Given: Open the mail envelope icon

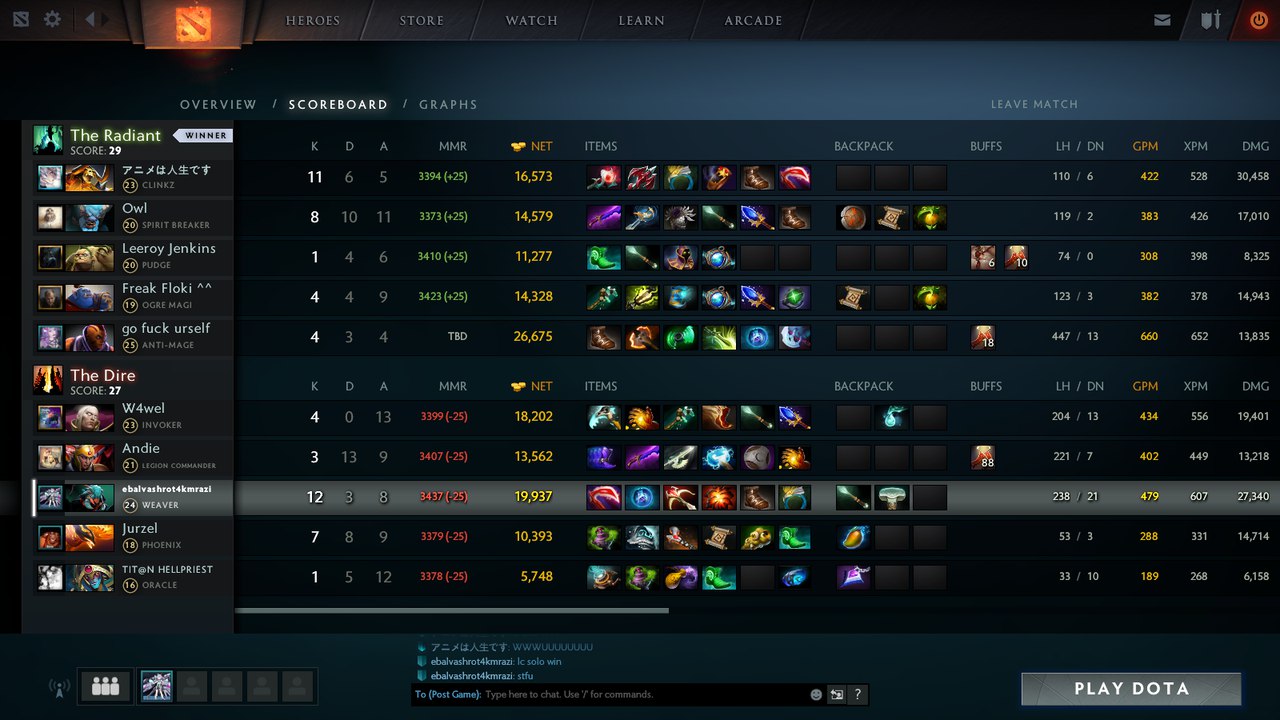Looking at the screenshot, I should tap(1162, 20).
